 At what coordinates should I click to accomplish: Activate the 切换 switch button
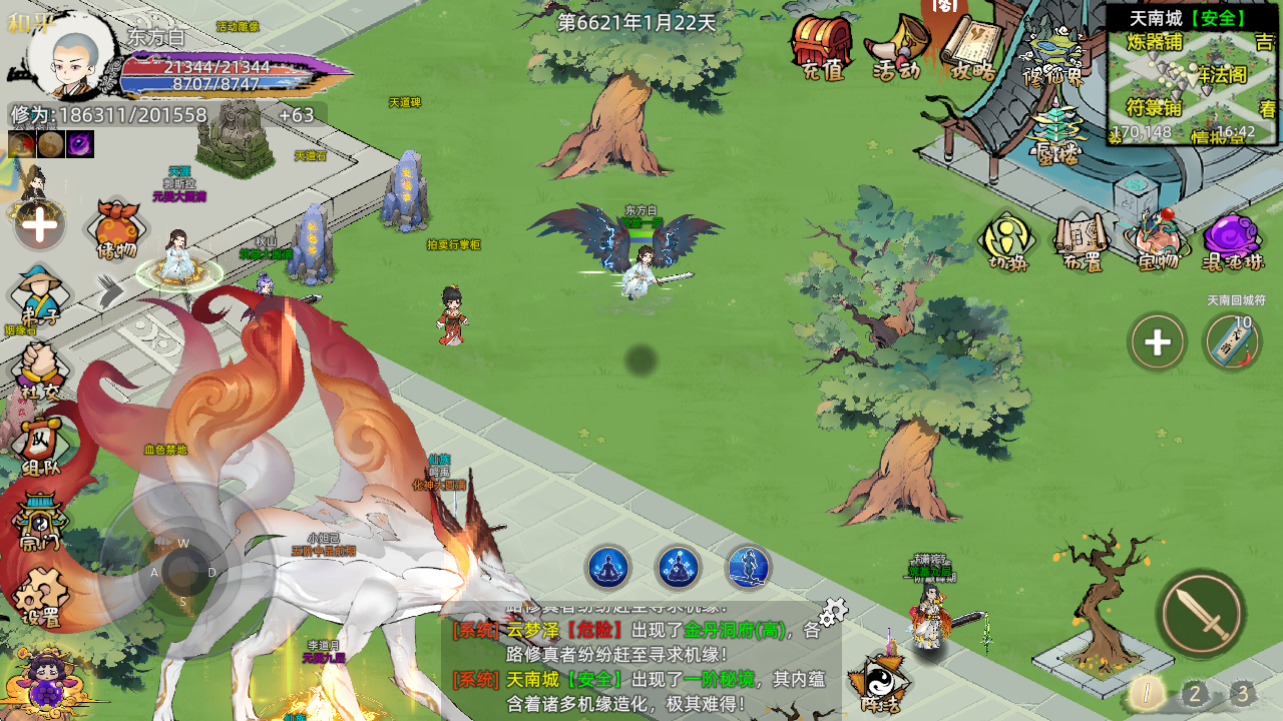tap(1007, 241)
